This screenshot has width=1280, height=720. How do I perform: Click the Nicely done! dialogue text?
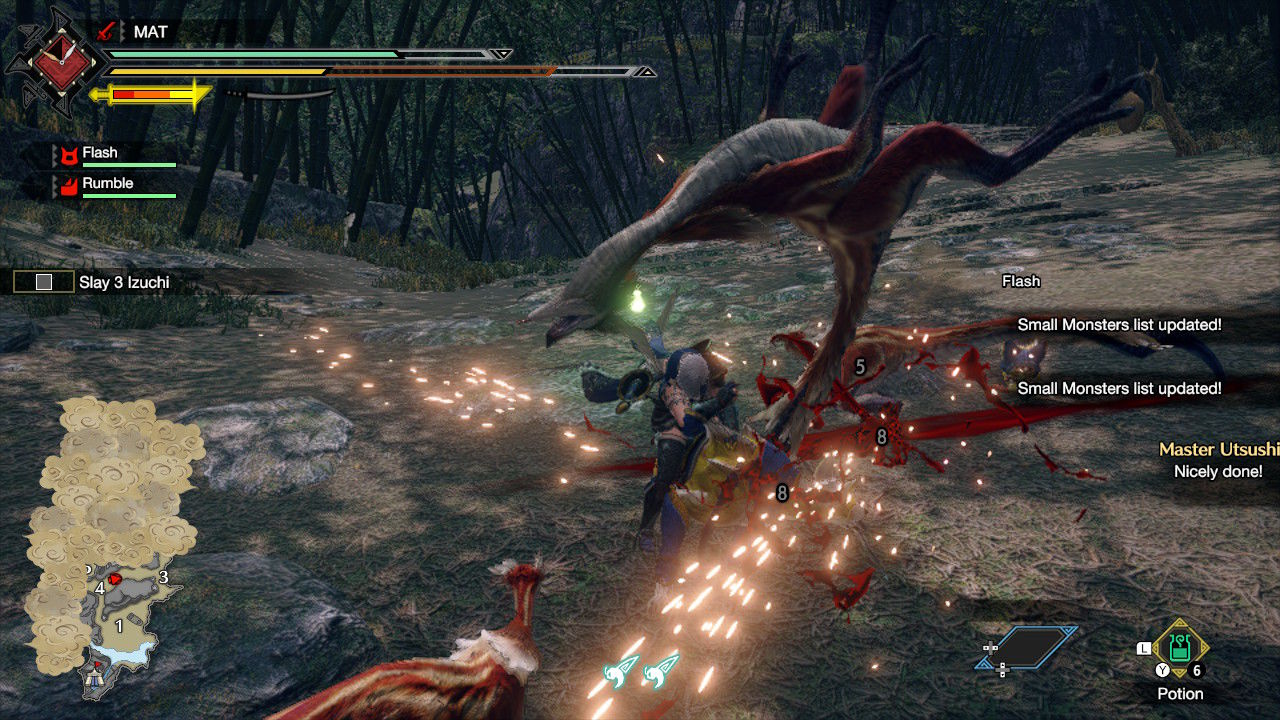click(x=1216, y=470)
